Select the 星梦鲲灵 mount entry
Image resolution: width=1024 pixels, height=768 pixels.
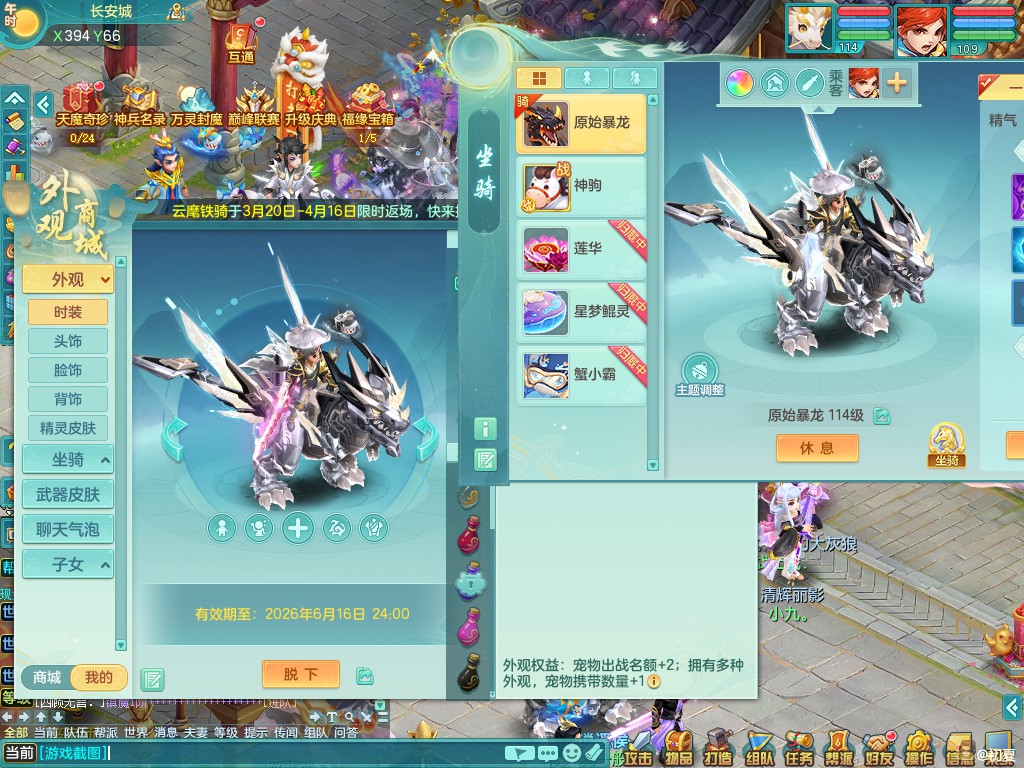click(x=581, y=311)
